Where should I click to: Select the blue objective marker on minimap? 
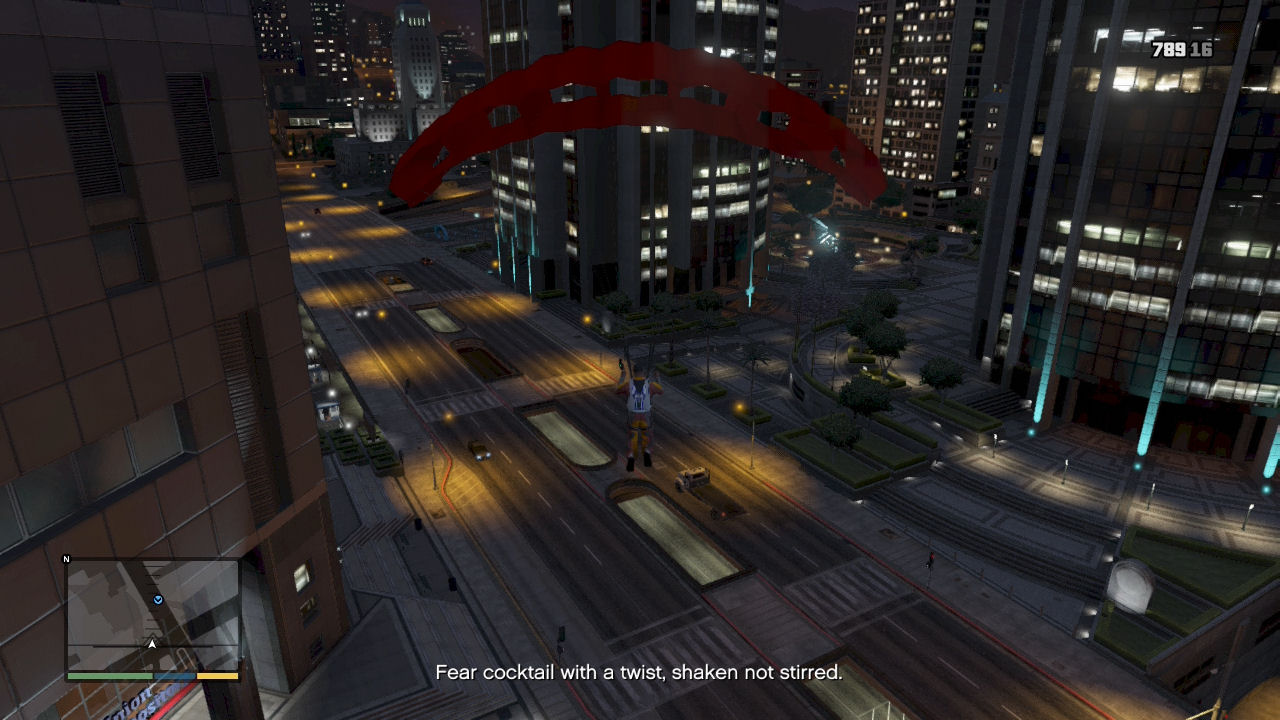[x=158, y=600]
